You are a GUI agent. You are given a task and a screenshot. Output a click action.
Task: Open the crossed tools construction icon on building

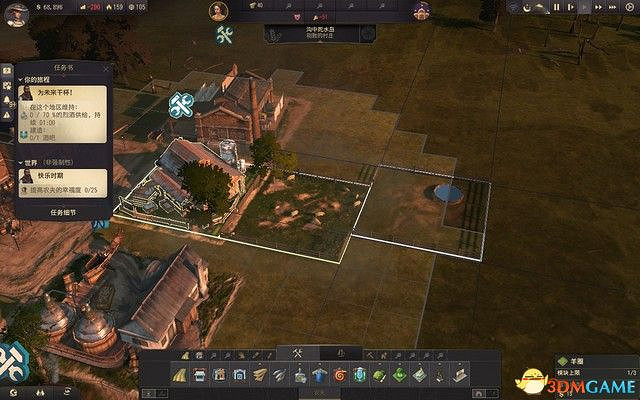(181, 103)
